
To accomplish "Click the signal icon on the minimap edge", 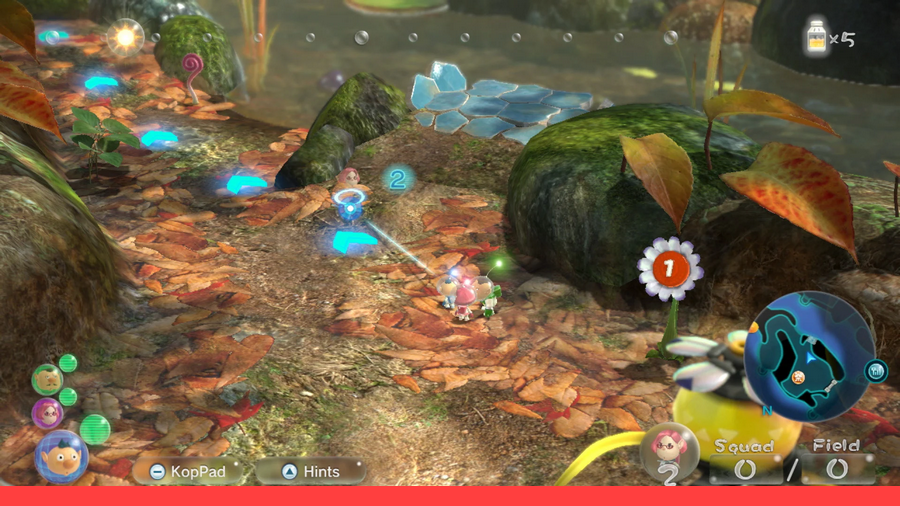I will coord(876,372).
